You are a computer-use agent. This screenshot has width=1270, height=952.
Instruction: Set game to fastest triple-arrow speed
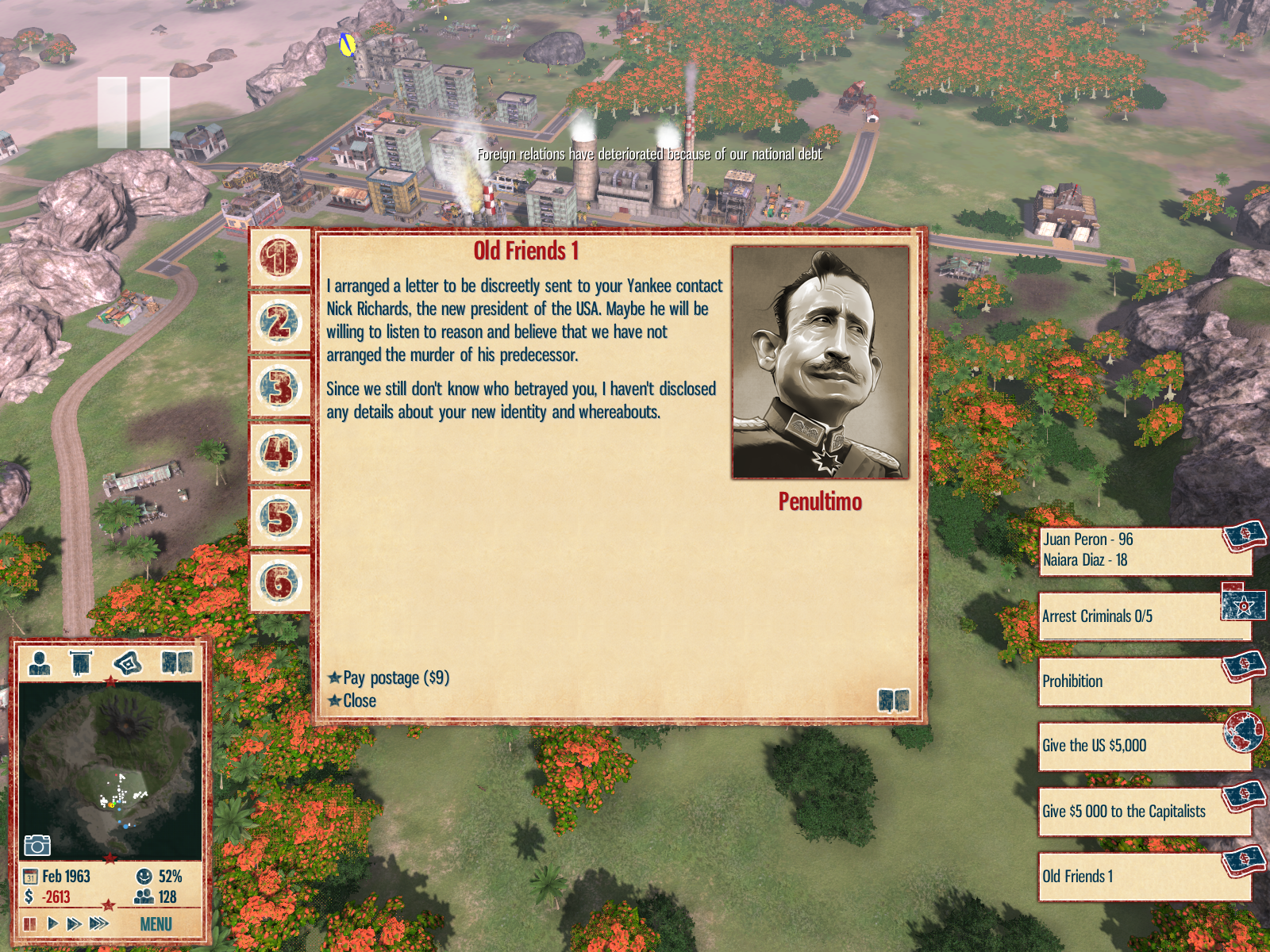(99, 923)
